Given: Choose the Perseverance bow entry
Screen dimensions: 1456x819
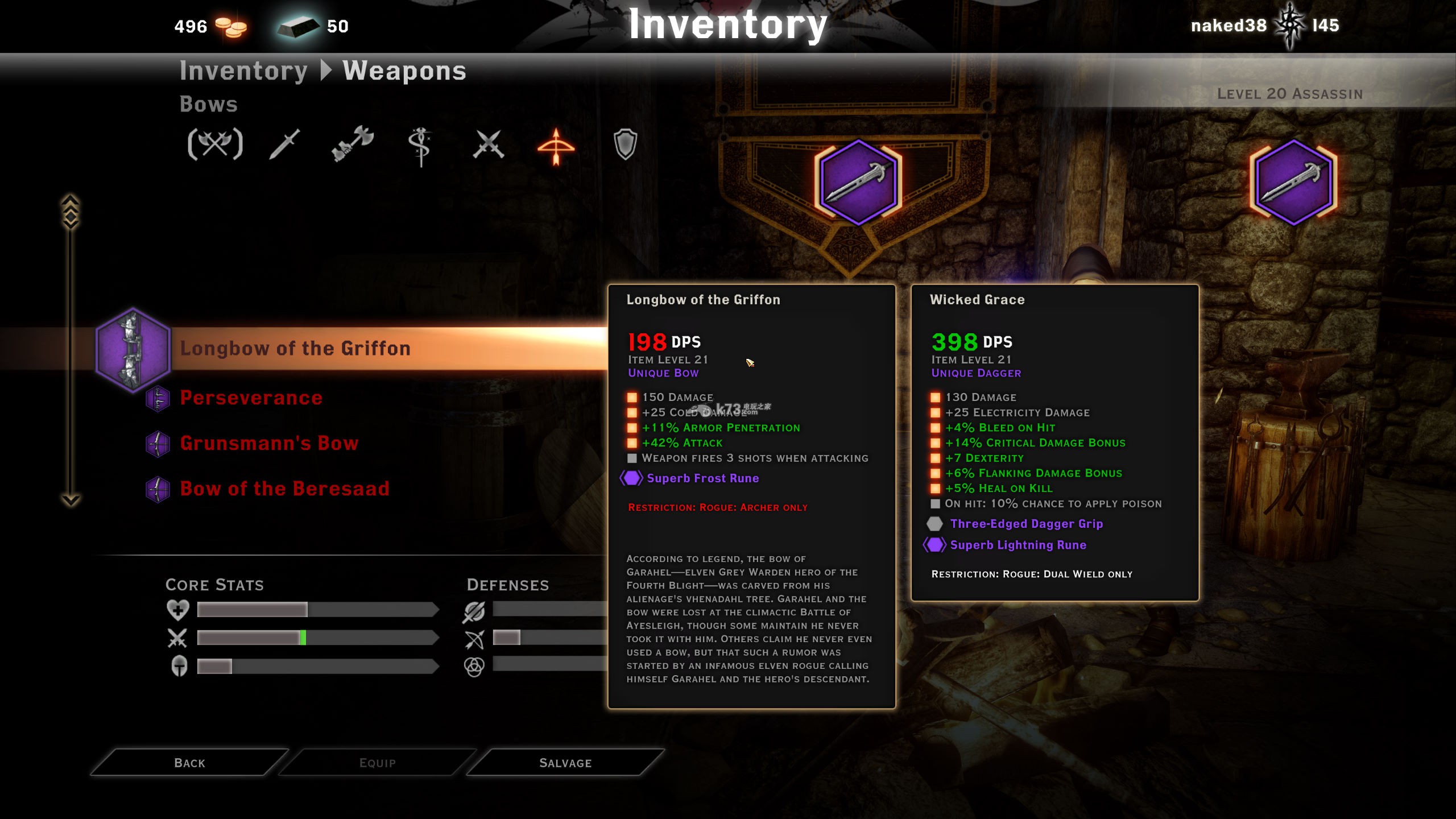Looking at the screenshot, I should (251, 398).
